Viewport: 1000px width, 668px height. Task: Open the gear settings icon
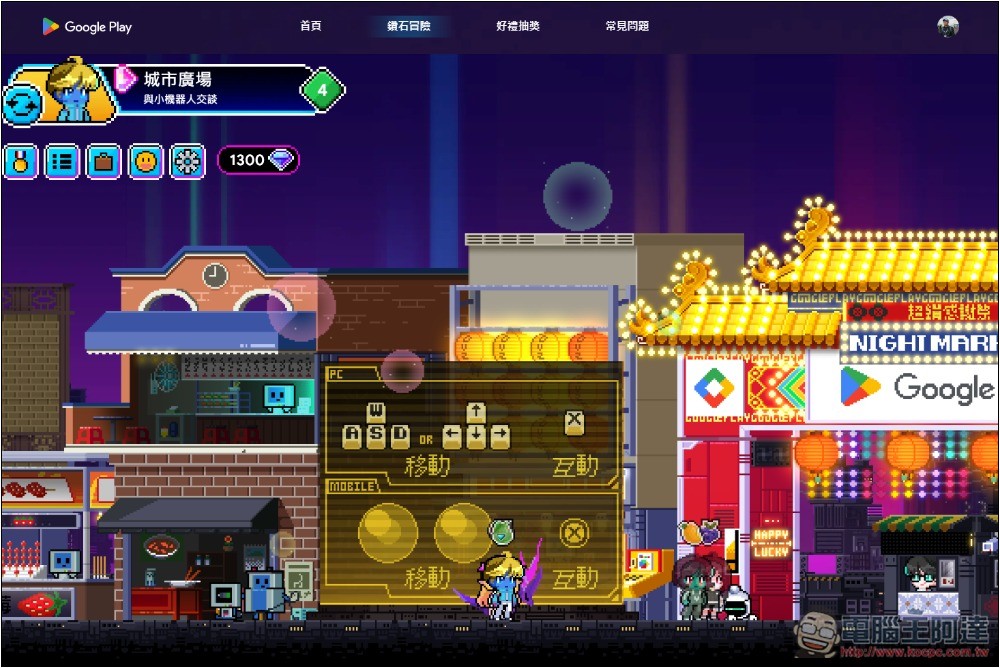point(187,160)
